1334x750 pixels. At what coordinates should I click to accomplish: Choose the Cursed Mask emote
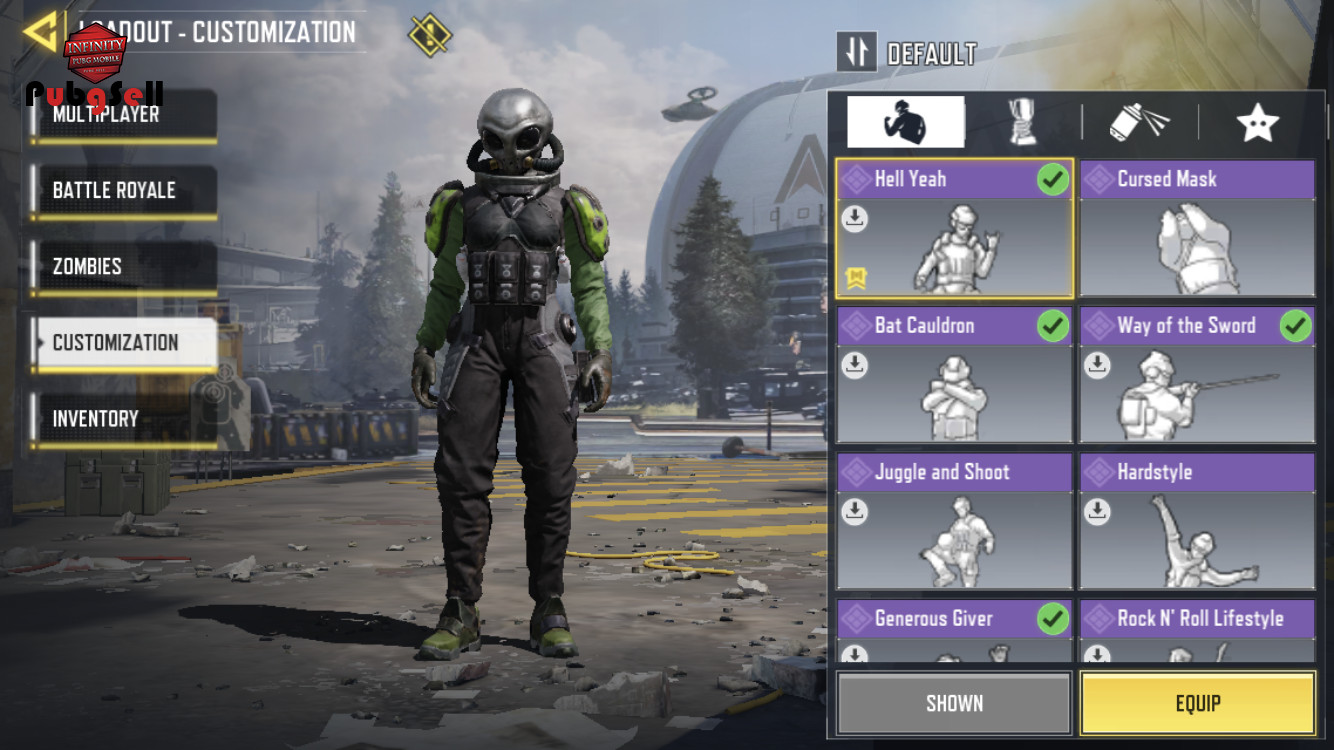click(x=1197, y=230)
